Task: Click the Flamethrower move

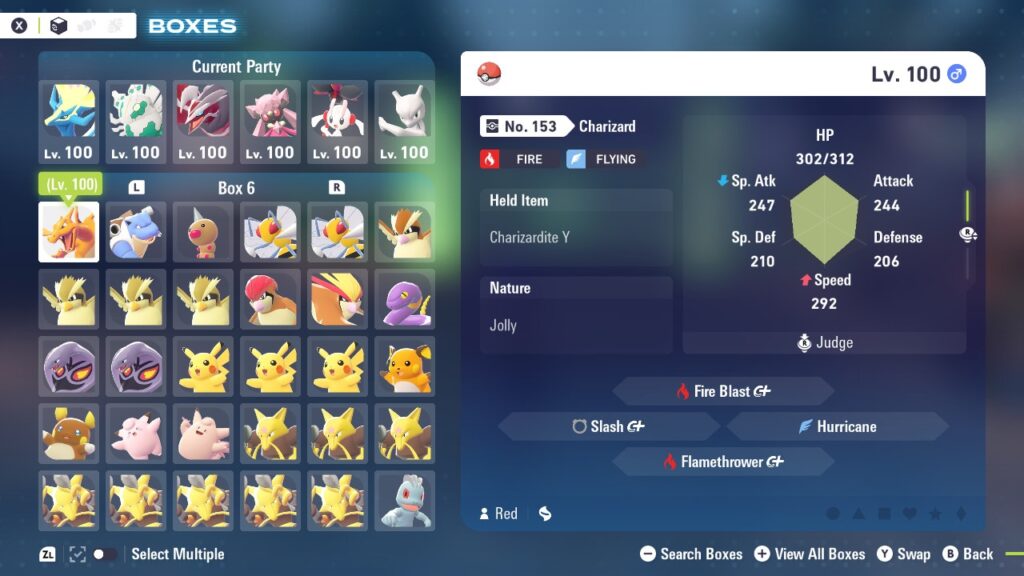Action: [x=722, y=461]
